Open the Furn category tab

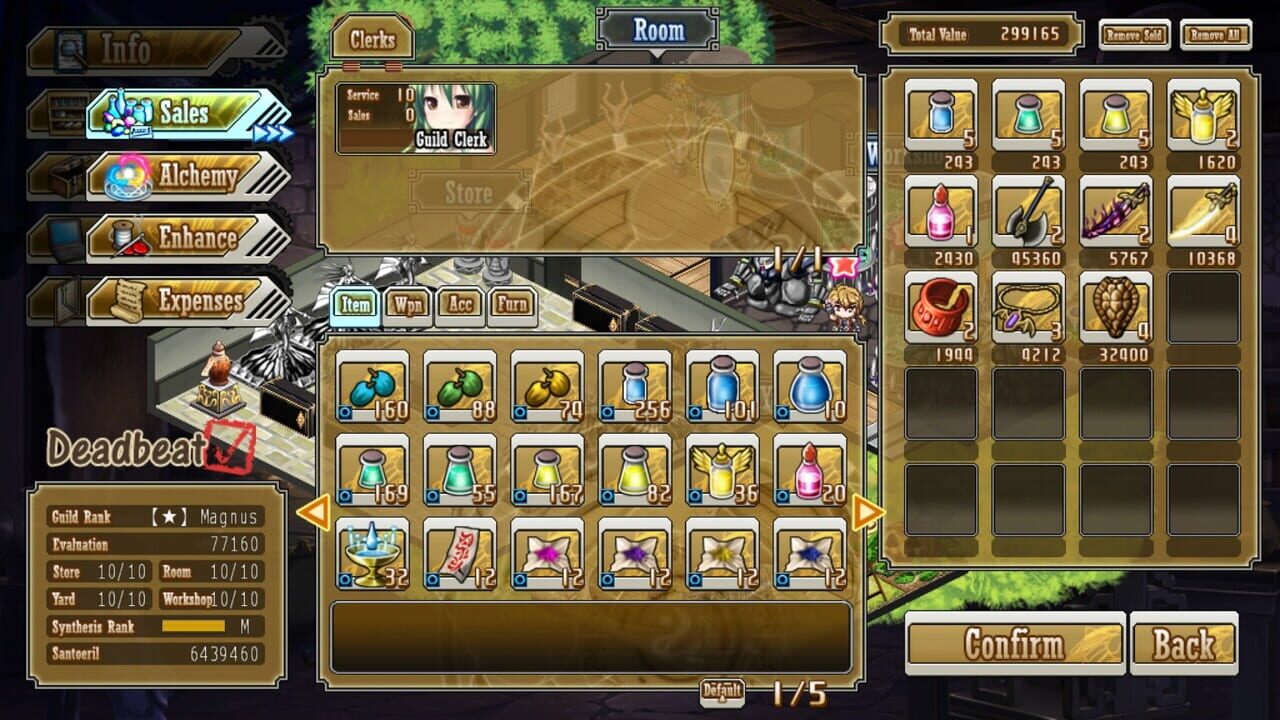click(x=512, y=305)
